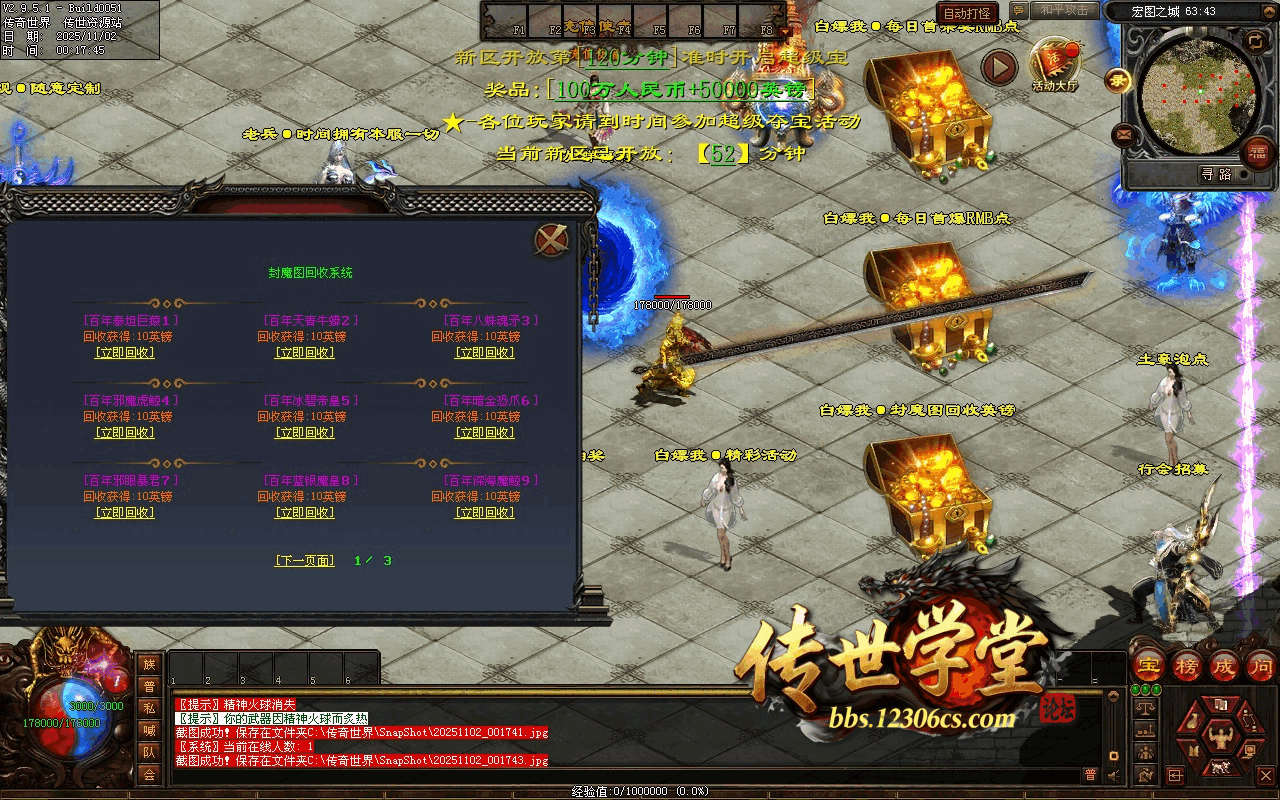
Task: Click the round play arrow button
Action: pos(998,68)
